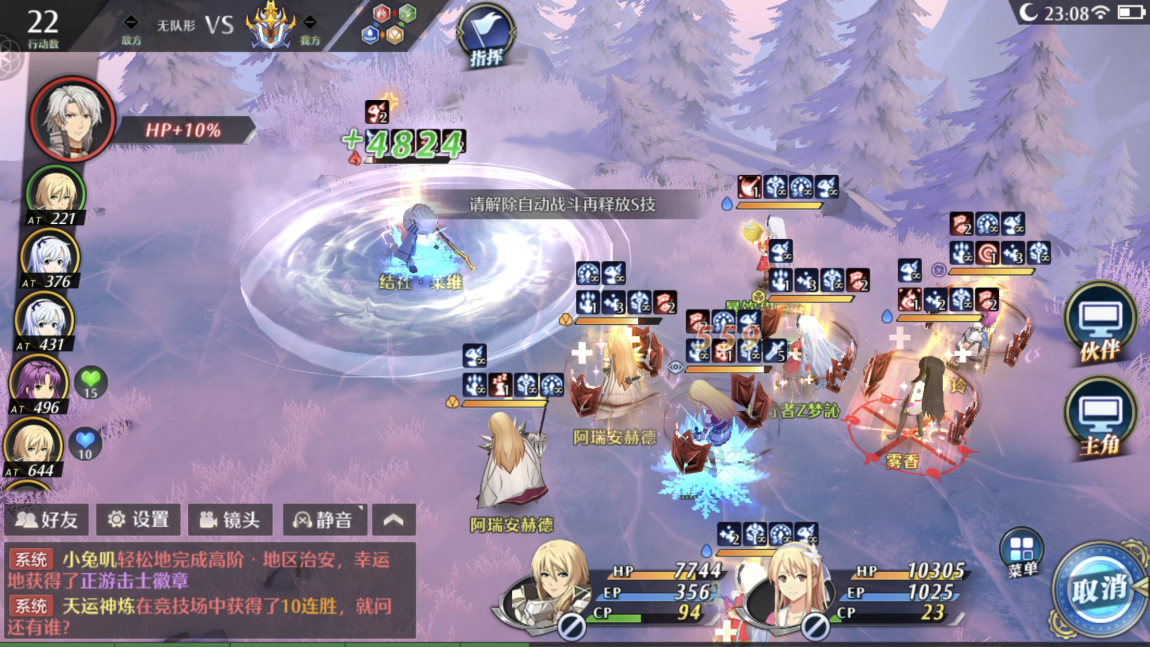Collapse the chat panel with the arrow

point(394,520)
